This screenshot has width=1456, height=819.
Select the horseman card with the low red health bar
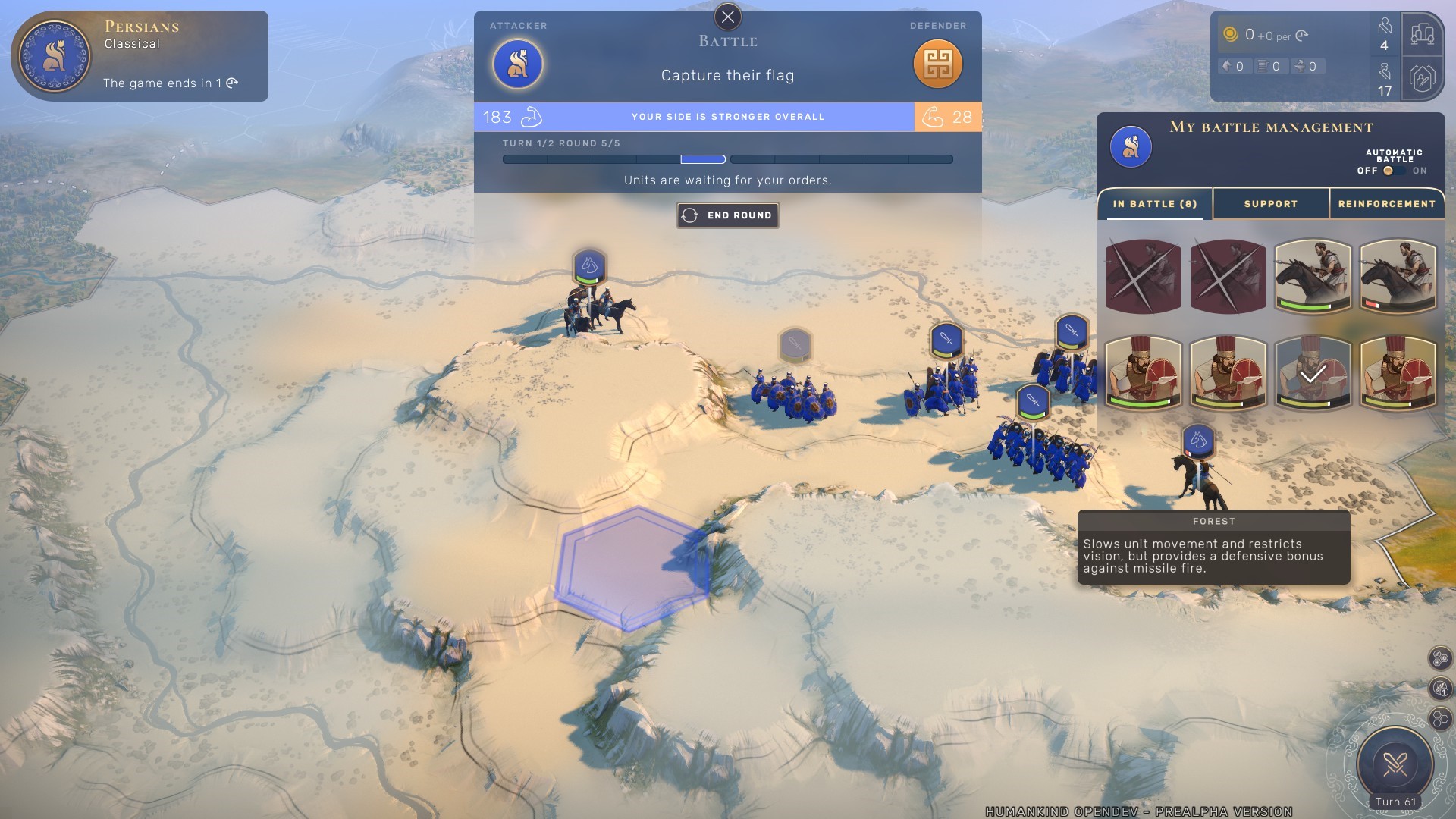(1398, 276)
